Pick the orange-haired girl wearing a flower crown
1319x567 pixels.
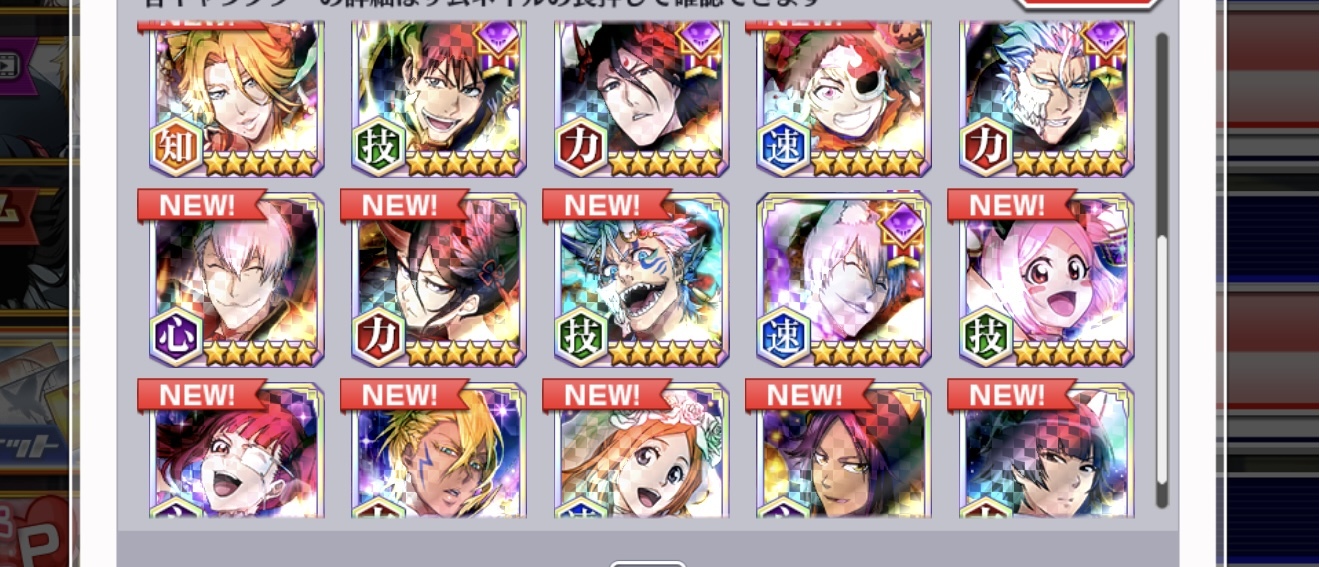click(641, 455)
